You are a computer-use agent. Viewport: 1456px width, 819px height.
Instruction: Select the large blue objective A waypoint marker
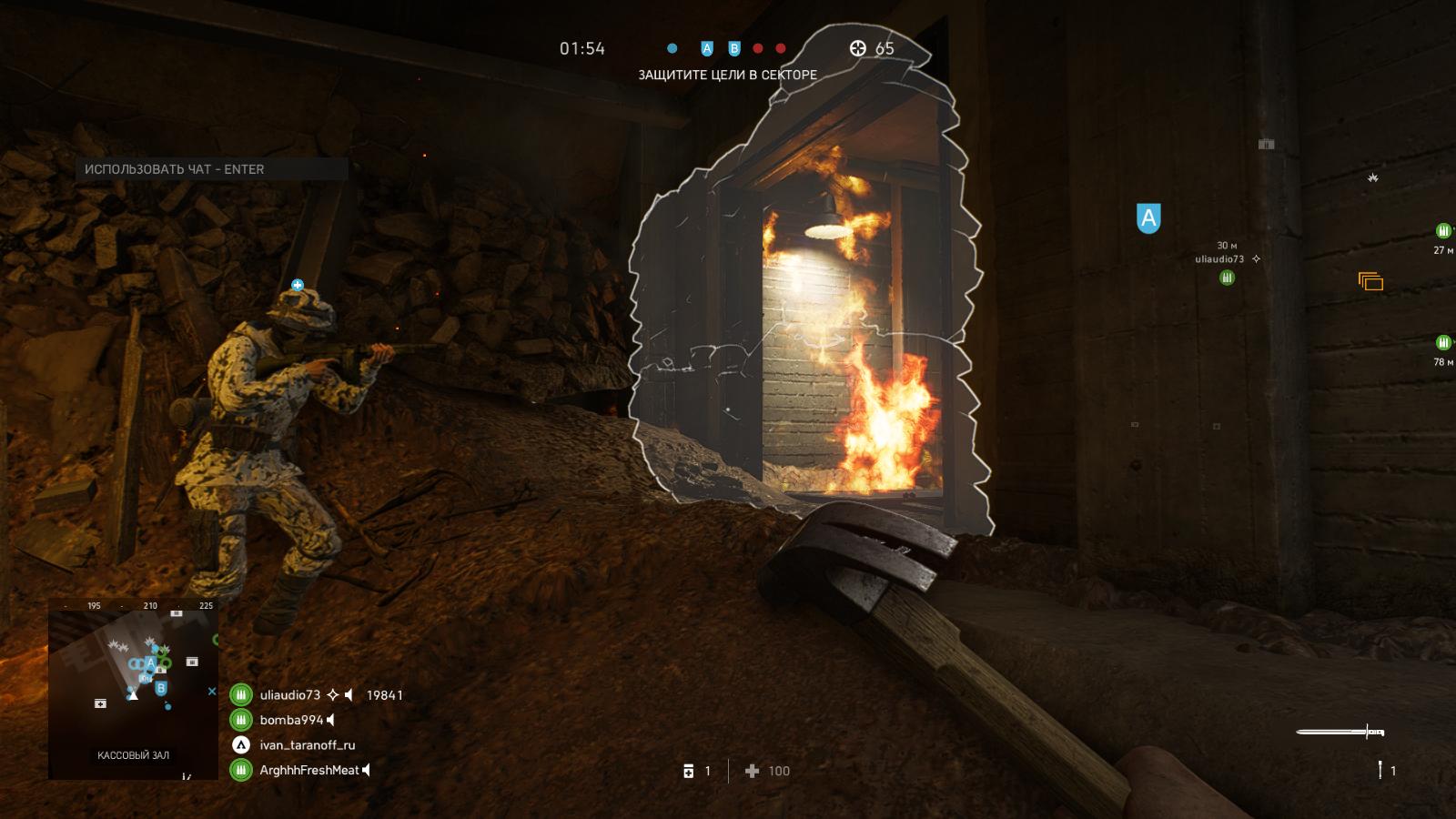pyautogui.click(x=1148, y=218)
